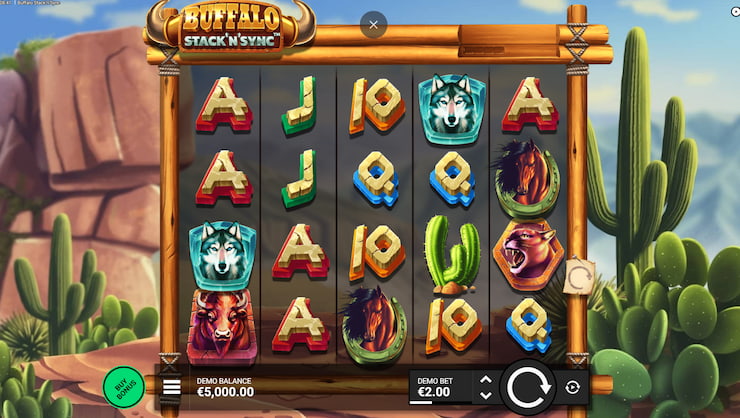Open the autoplay settings
This screenshot has height=418, width=740.
pos(573,387)
